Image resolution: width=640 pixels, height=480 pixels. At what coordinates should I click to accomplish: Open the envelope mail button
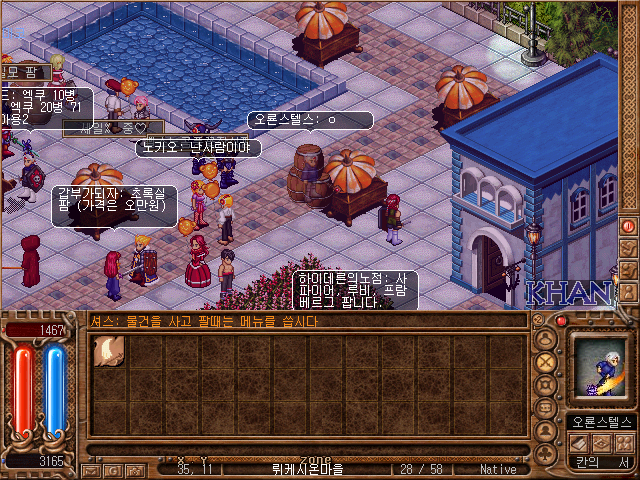(x=90, y=469)
